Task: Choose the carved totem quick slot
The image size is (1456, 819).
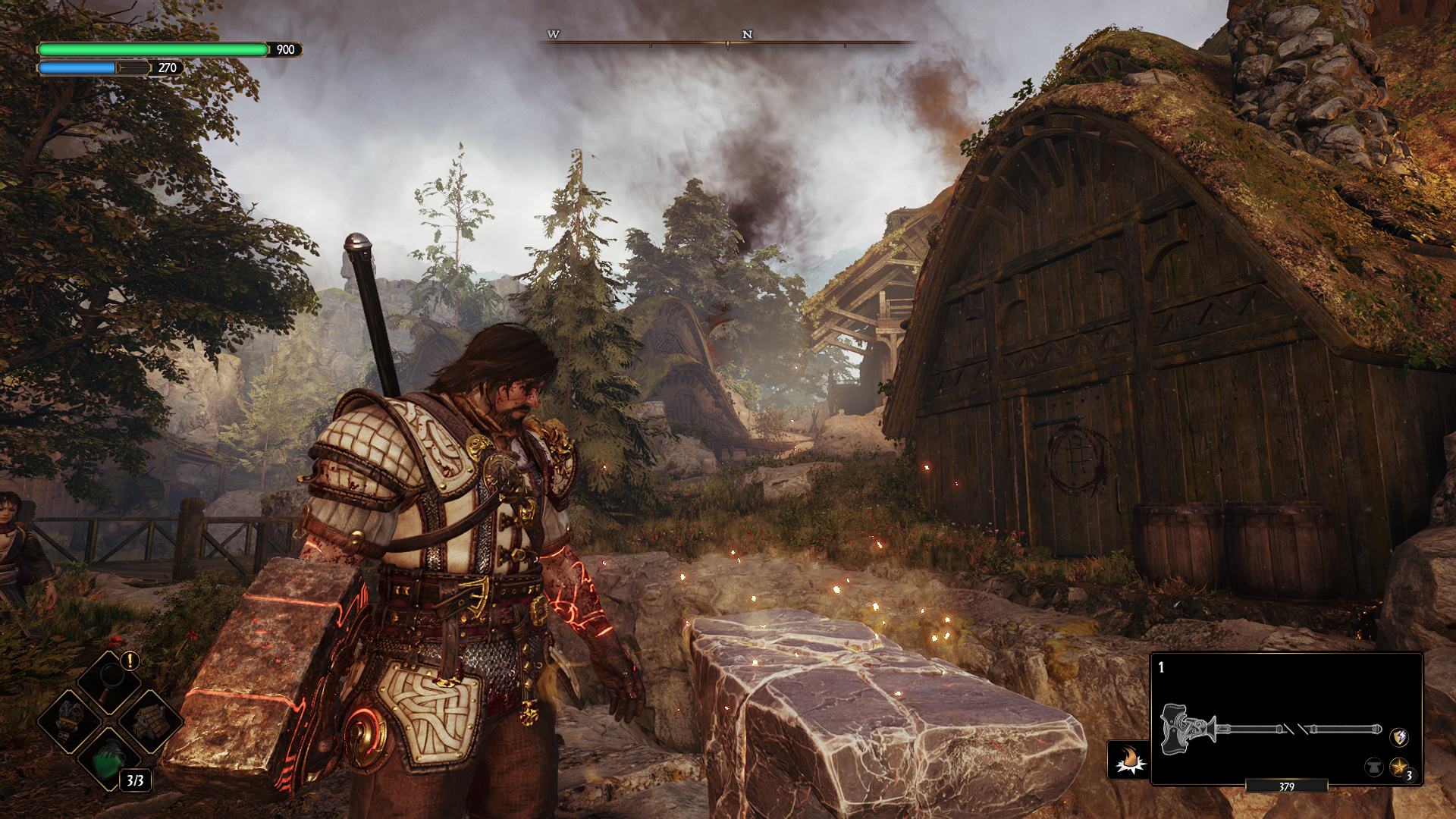Action: tap(70, 720)
